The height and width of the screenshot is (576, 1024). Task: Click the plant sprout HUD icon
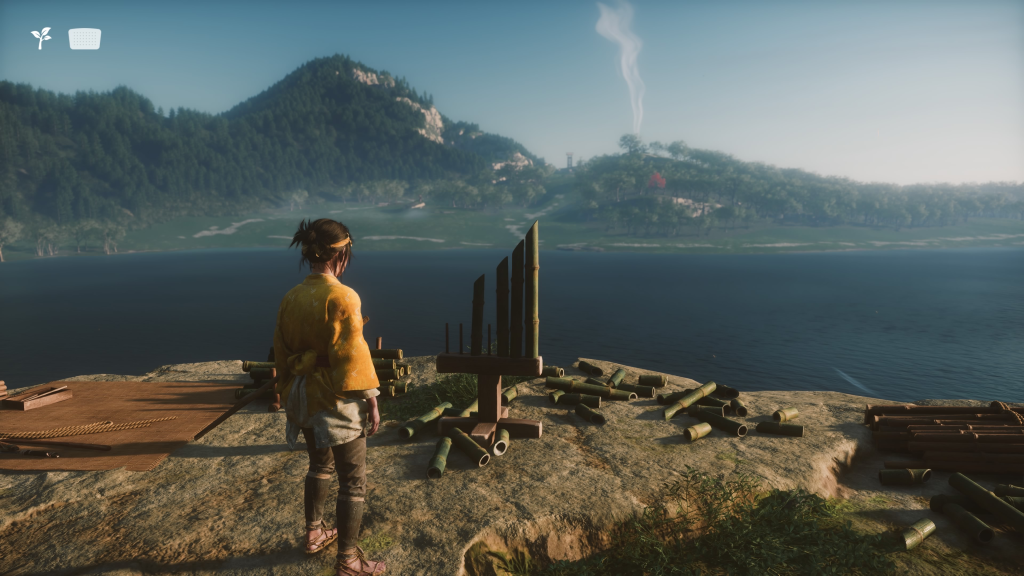point(41,38)
